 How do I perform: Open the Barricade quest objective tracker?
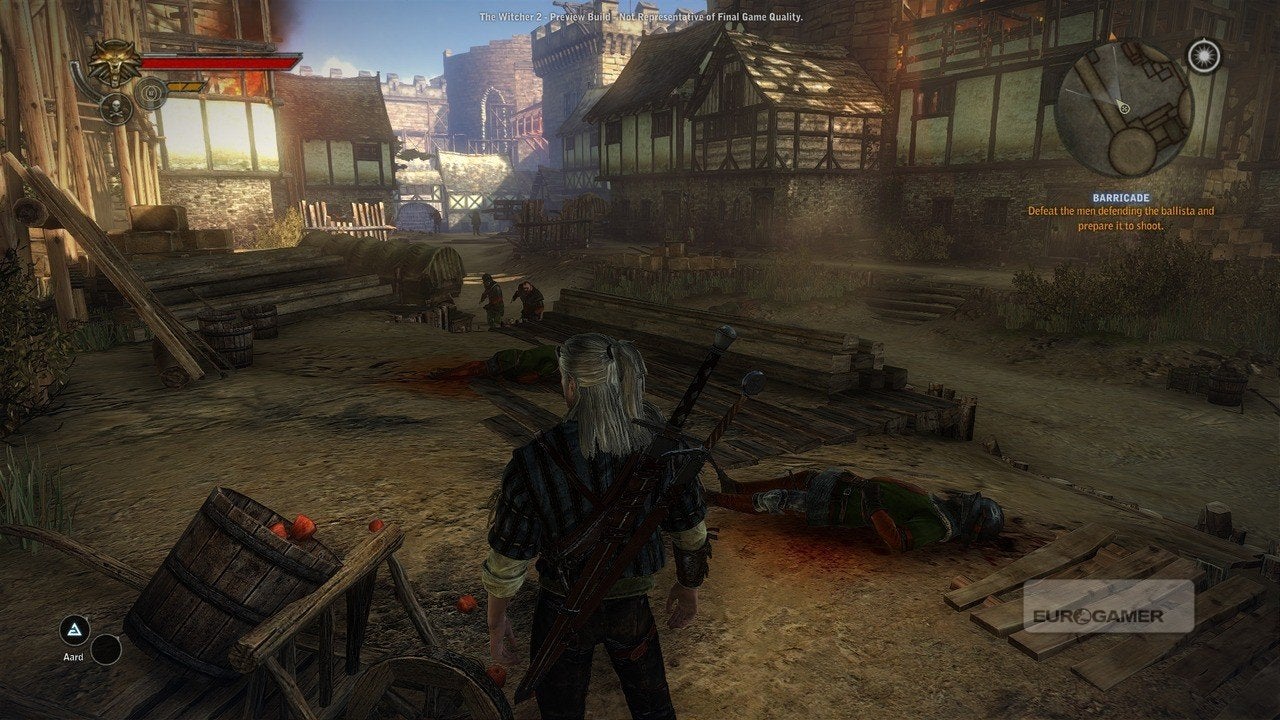(1123, 211)
